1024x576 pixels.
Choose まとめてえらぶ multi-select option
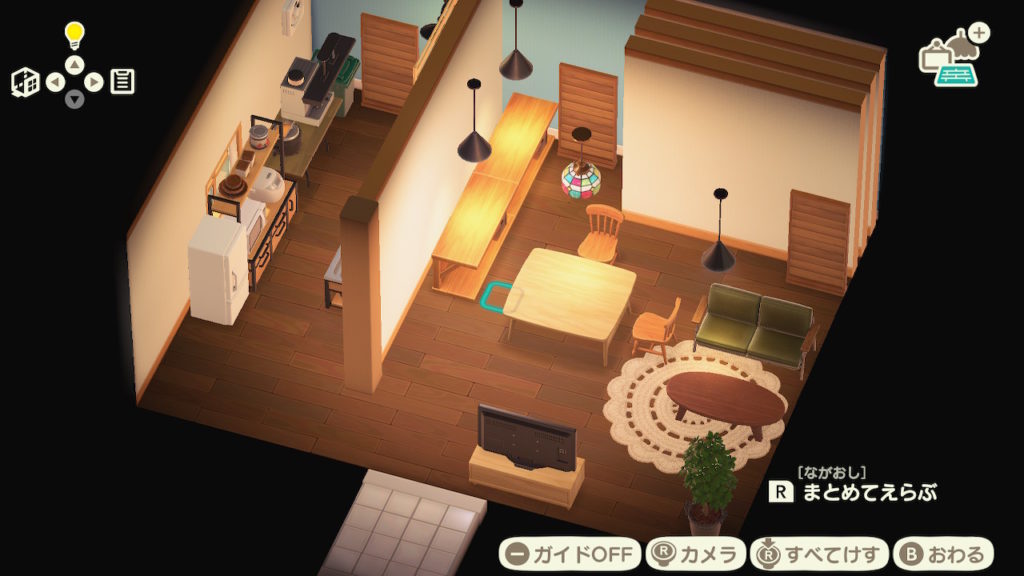(854, 491)
